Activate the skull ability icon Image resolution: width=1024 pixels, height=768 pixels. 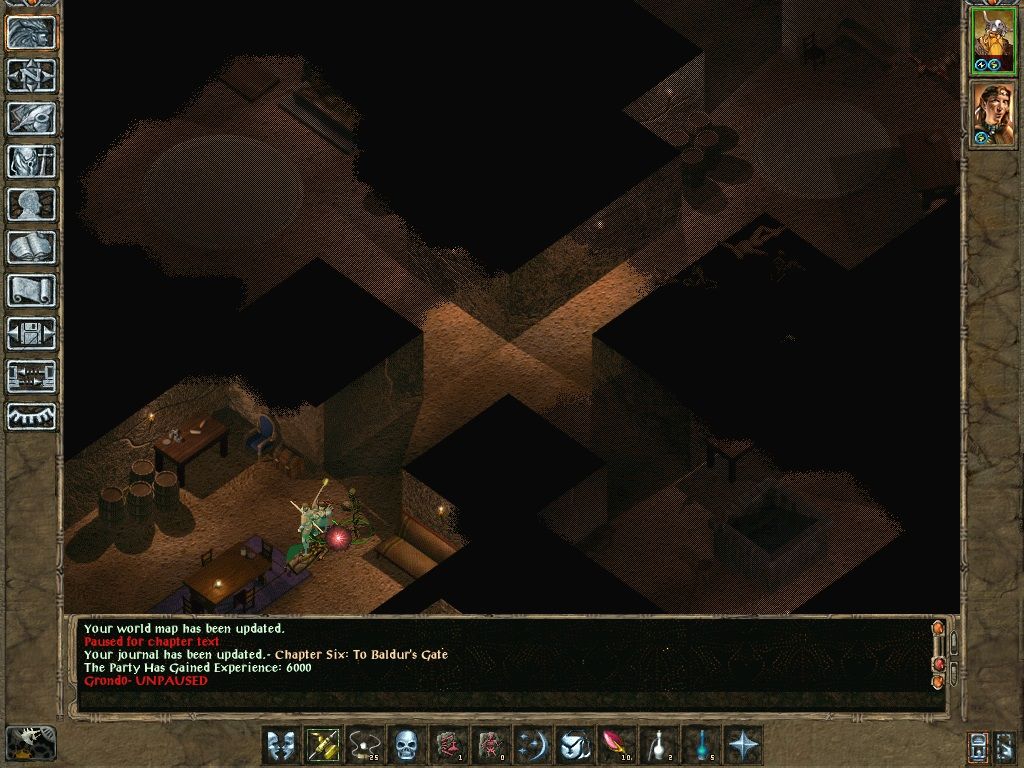(406, 745)
